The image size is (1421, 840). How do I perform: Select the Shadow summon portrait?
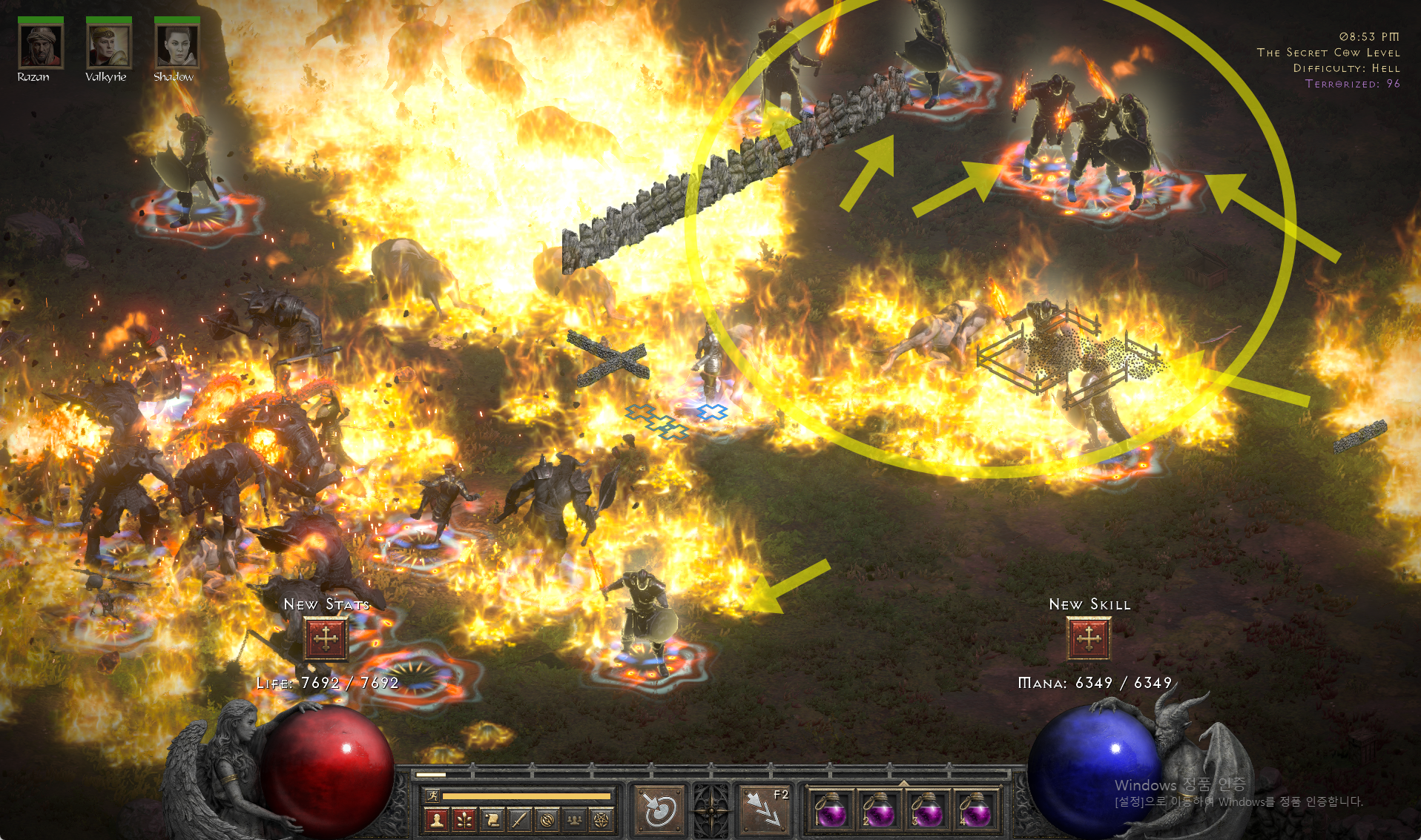(x=177, y=46)
